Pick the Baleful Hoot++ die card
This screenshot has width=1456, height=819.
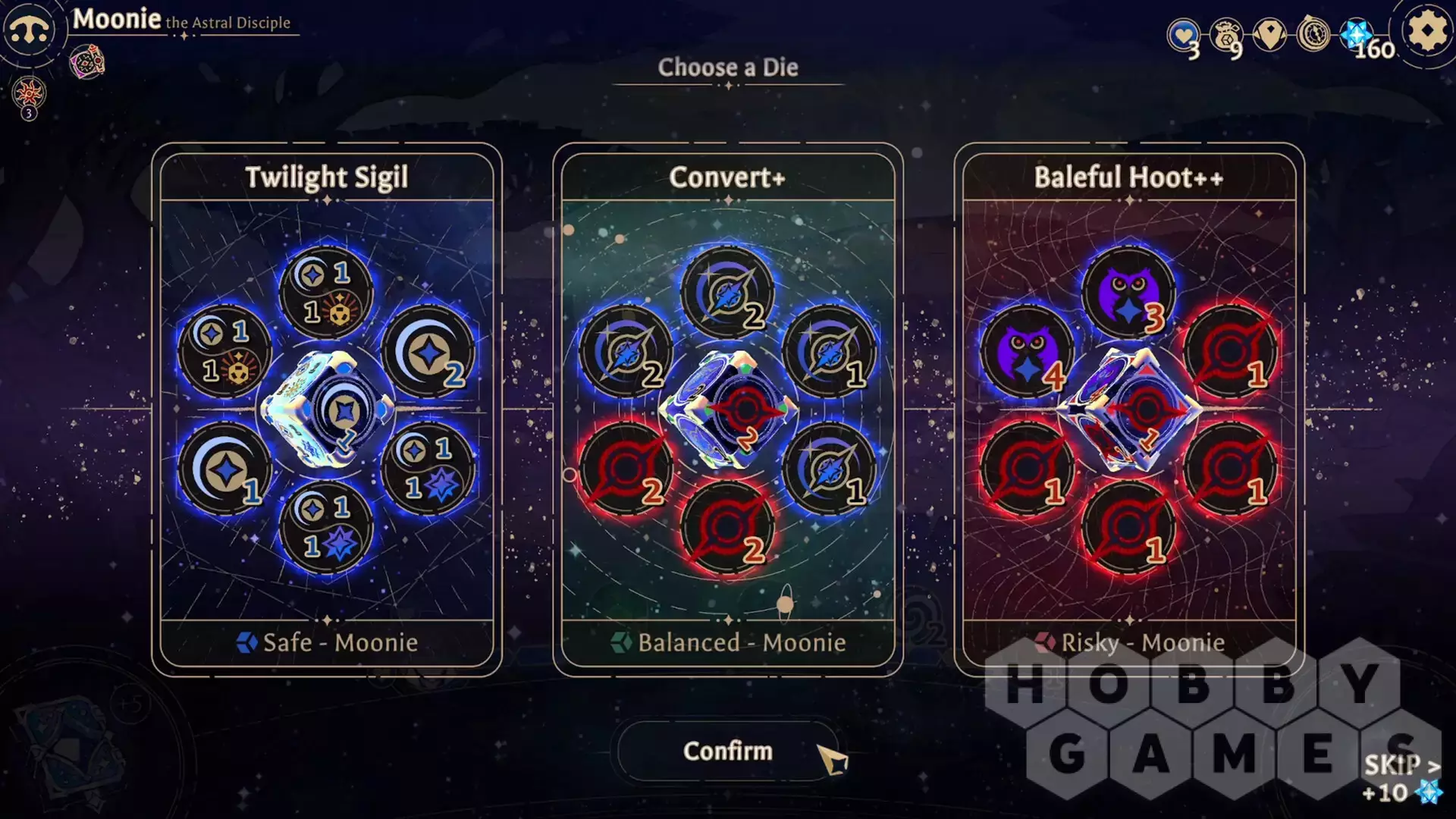tap(1128, 409)
